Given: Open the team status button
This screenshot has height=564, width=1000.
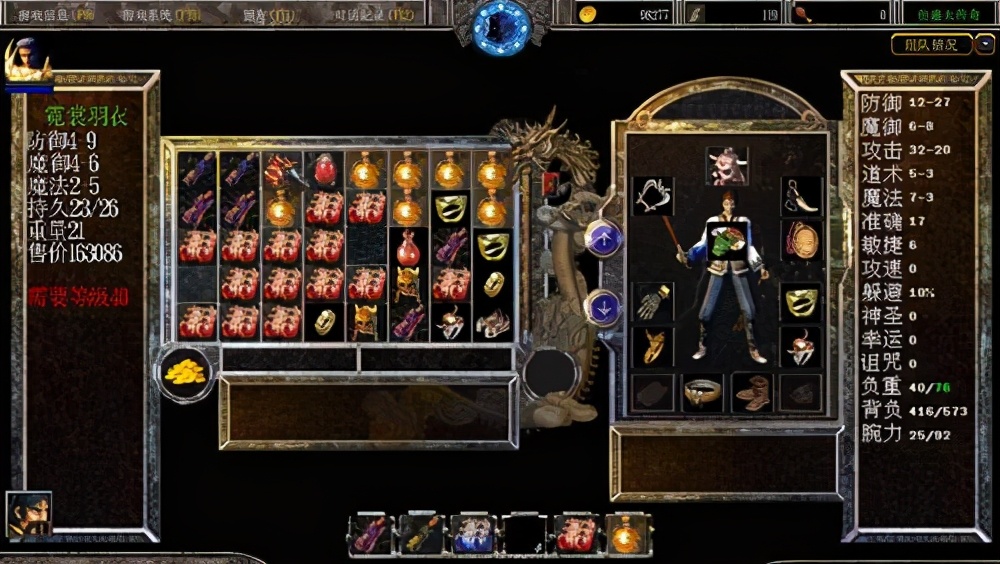Looking at the screenshot, I should click(x=931, y=45).
